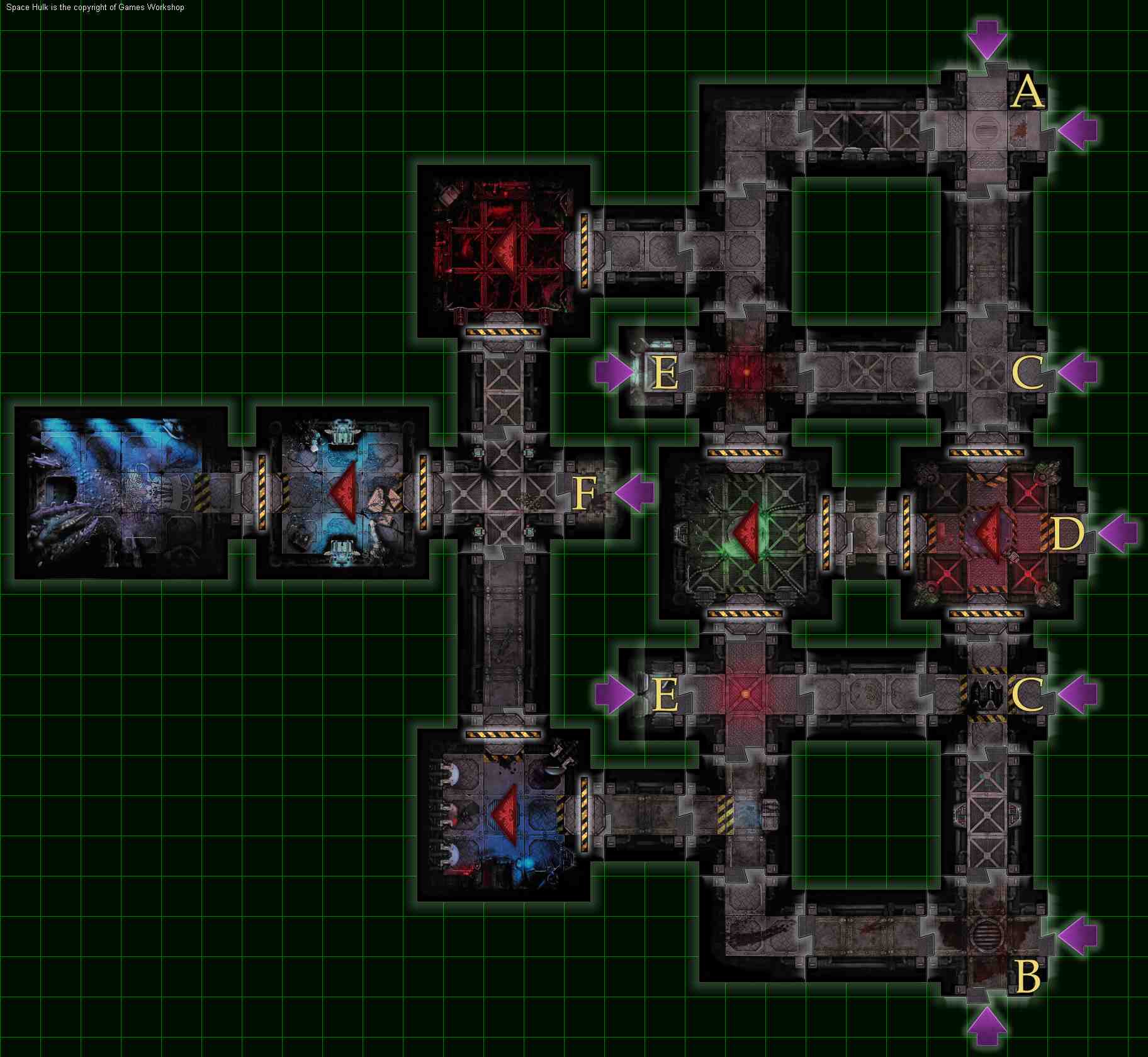Choose the purple arrow pointing at F
Screen dimensions: 1148x1057
[x=634, y=491]
